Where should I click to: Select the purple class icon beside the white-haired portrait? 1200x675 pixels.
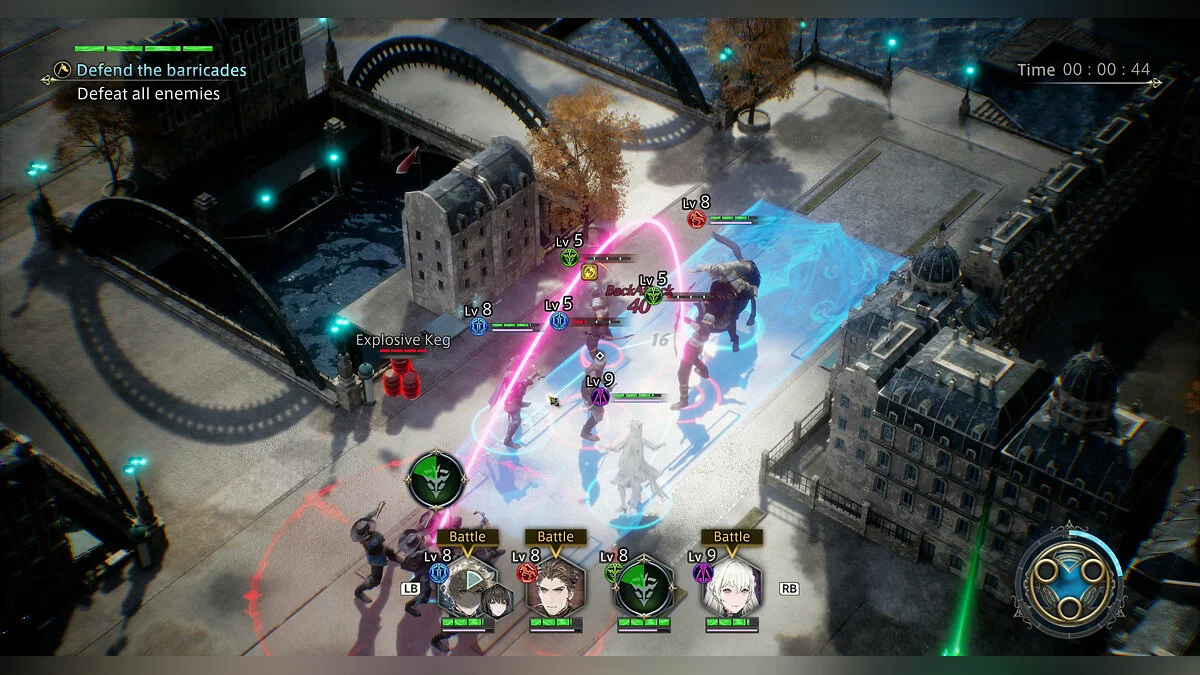coord(702,574)
